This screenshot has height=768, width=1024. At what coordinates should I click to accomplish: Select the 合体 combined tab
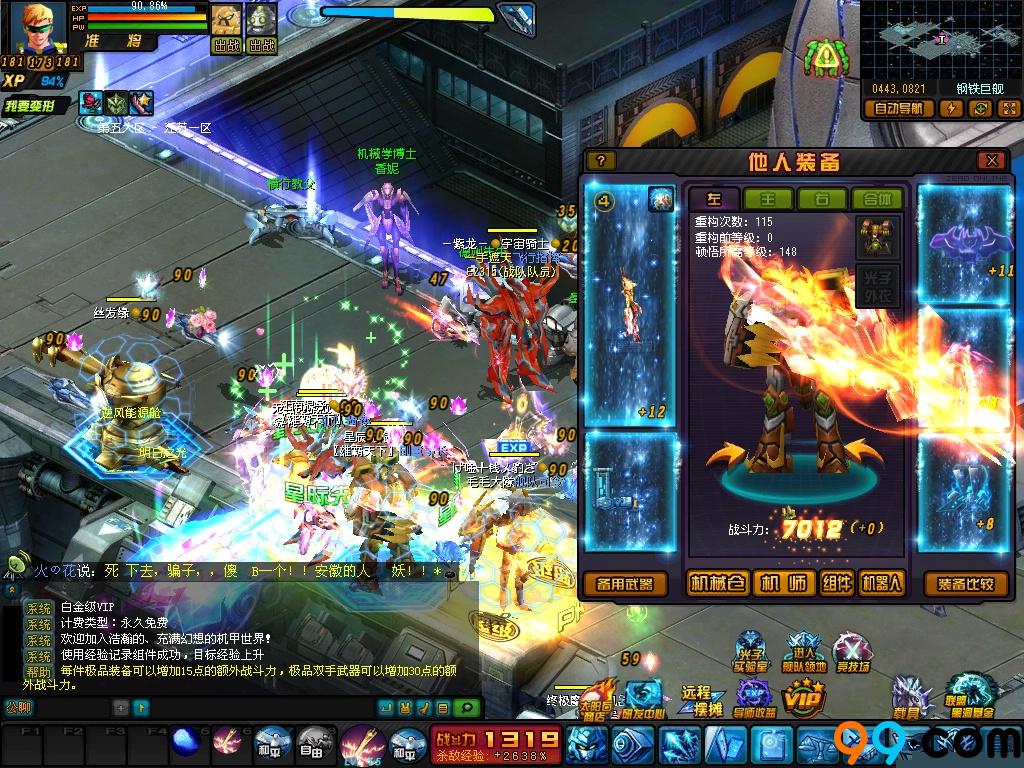[876, 199]
